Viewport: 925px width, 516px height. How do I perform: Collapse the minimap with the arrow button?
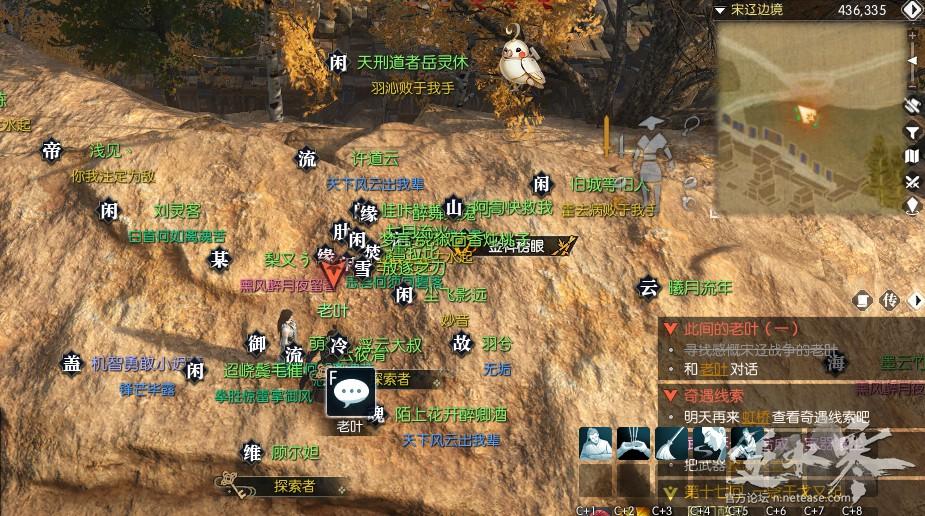pyautogui.click(x=912, y=11)
